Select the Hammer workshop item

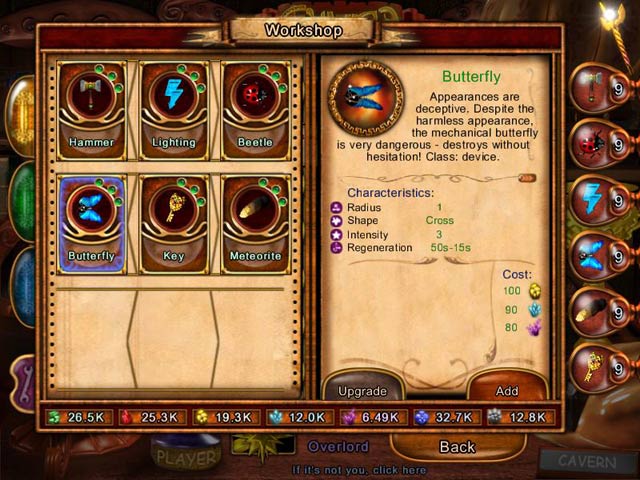pos(92,106)
